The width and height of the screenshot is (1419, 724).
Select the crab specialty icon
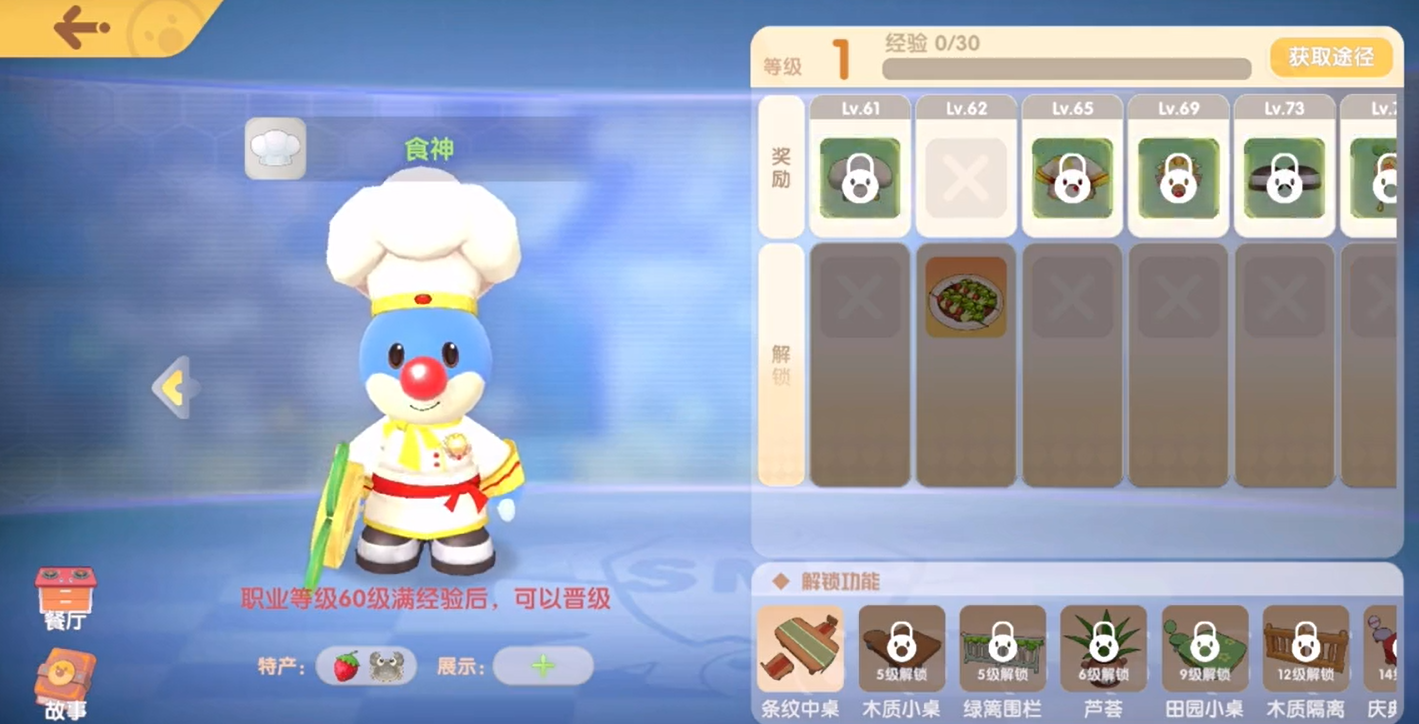pos(385,667)
